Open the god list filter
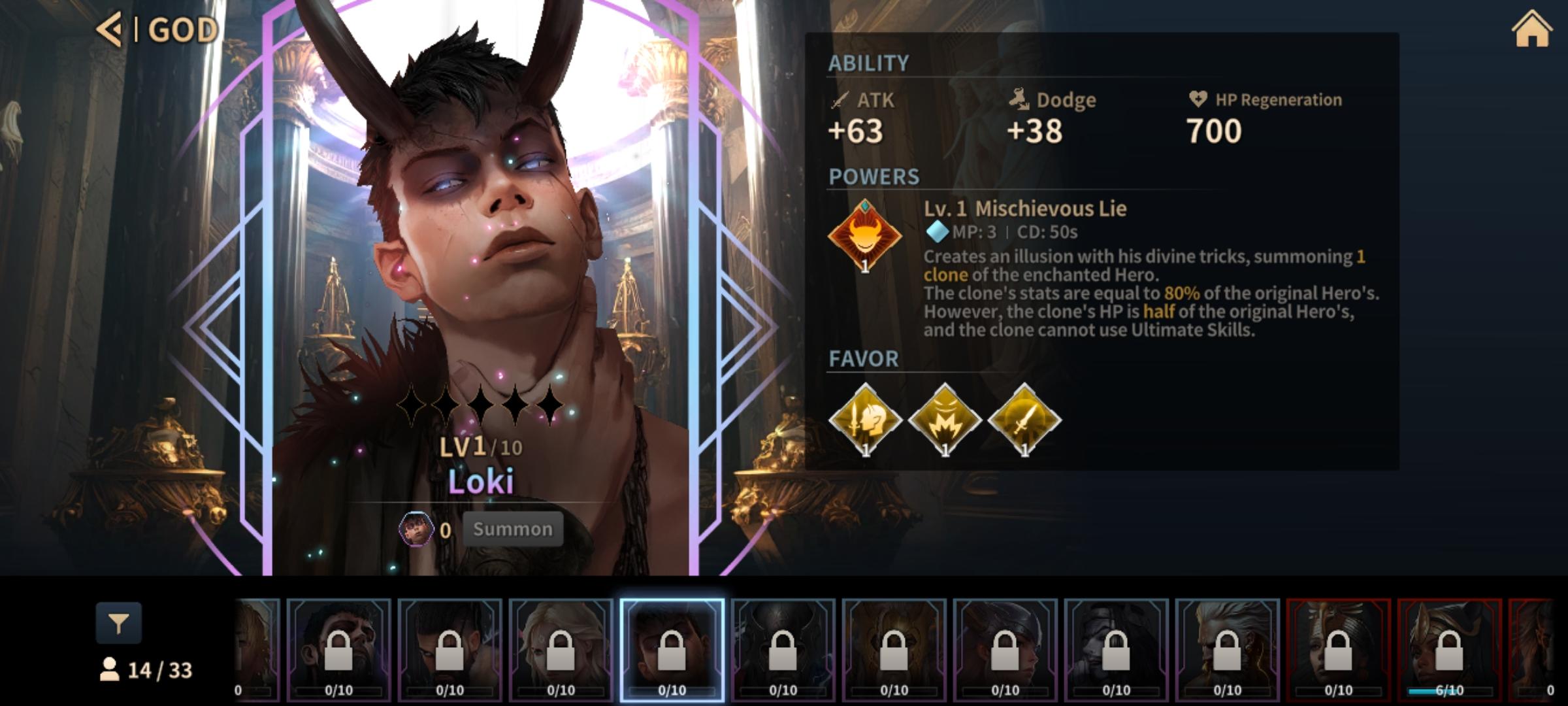The height and width of the screenshot is (706, 1568). click(x=118, y=624)
